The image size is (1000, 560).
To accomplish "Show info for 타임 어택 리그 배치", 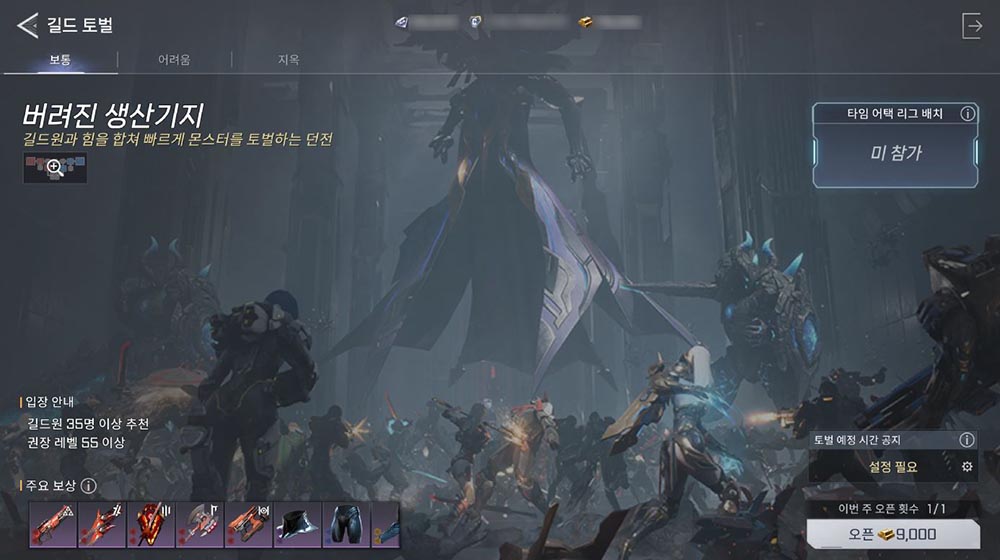I will click(967, 114).
